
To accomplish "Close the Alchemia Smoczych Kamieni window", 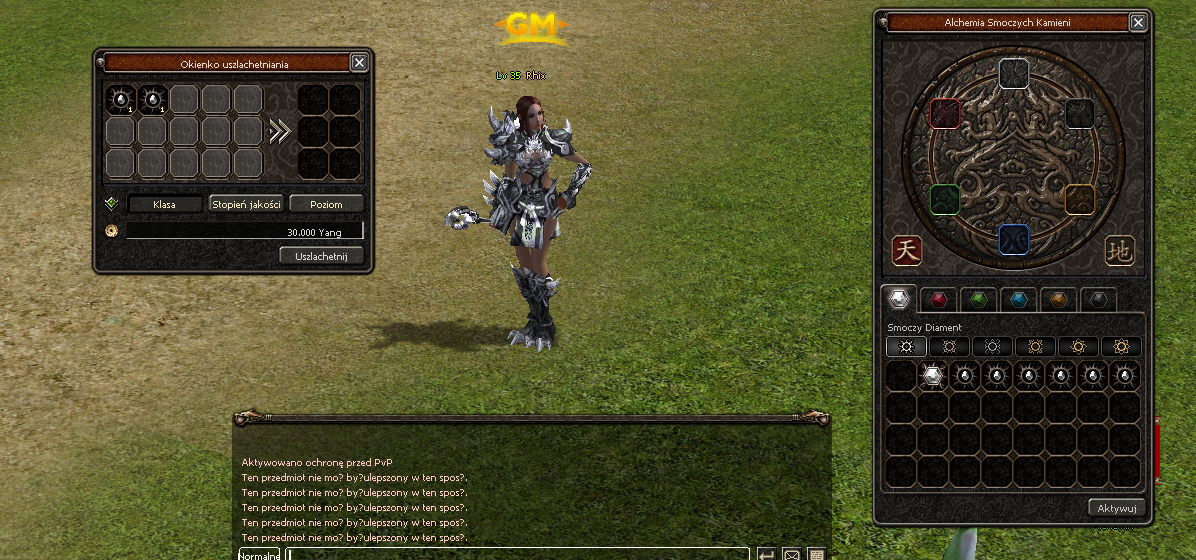I will 1138,22.
